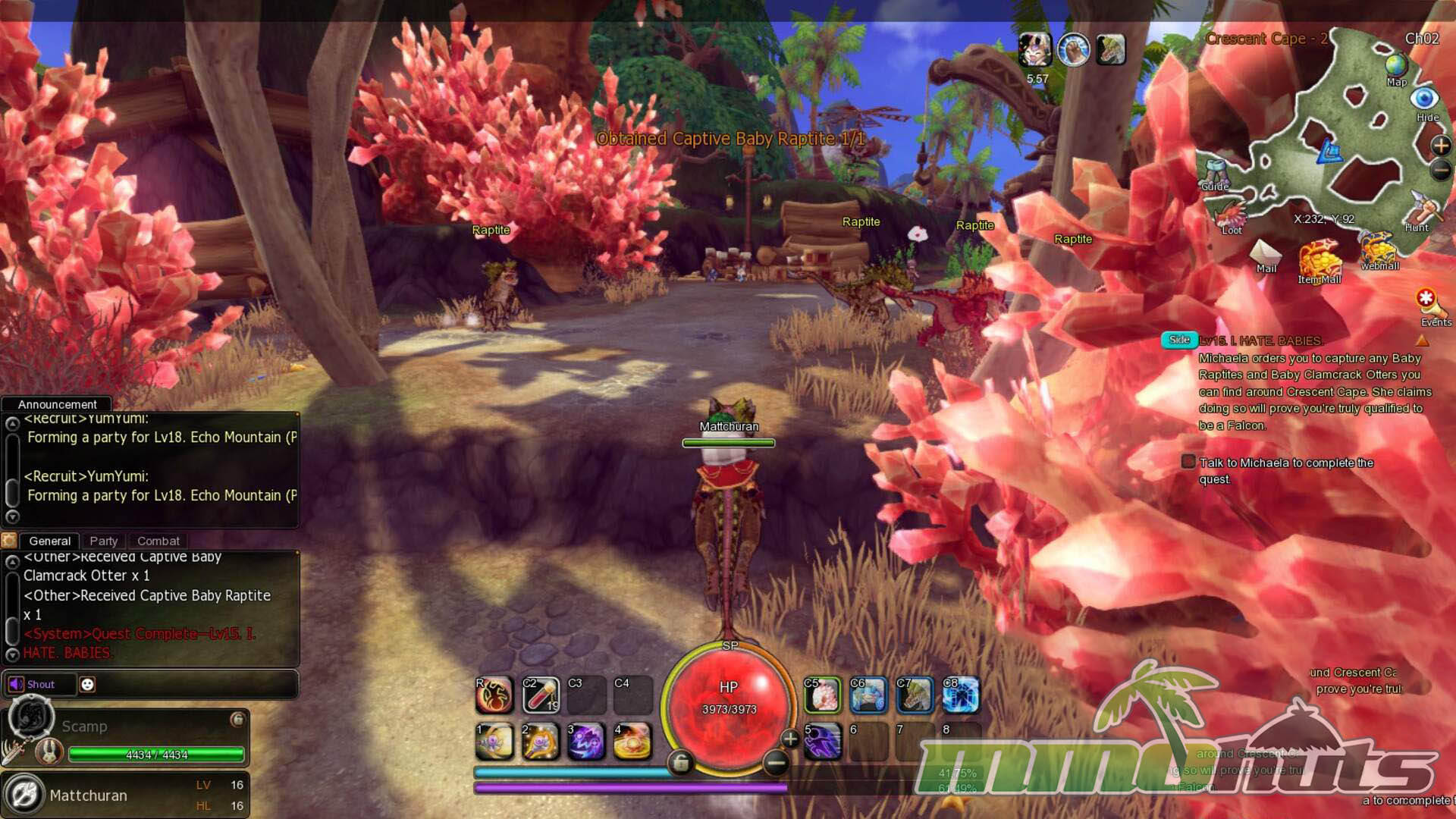Change the Shout chat channel
Viewport: 1456px width, 819px height.
pyautogui.click(x=33, y=684)
